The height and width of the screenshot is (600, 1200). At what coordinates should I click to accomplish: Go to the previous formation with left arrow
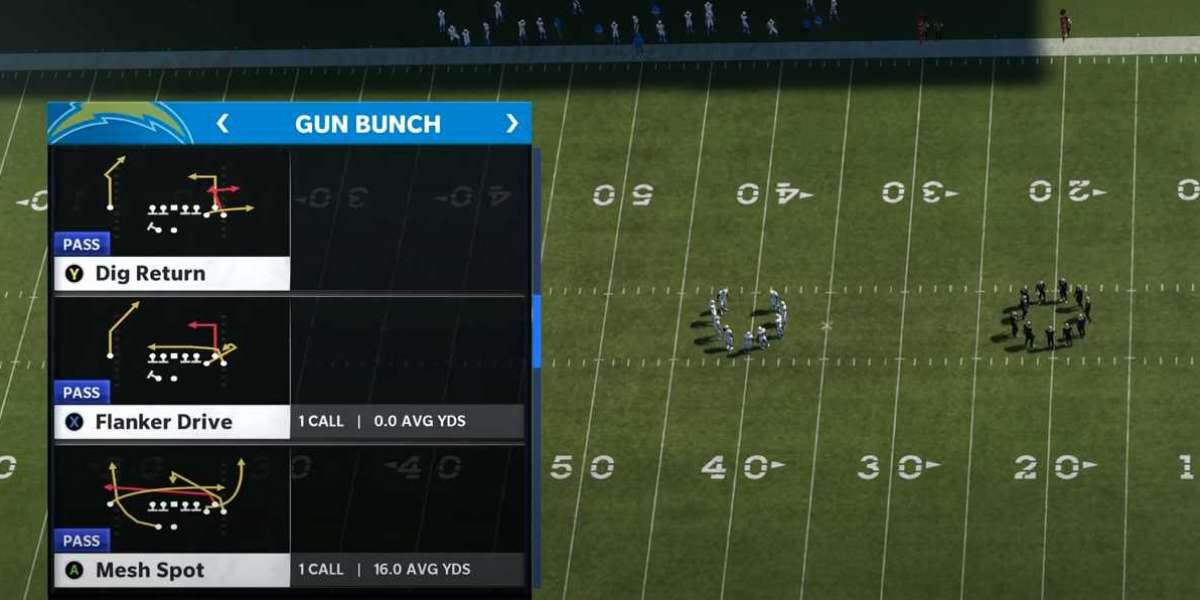pos(222,123)
